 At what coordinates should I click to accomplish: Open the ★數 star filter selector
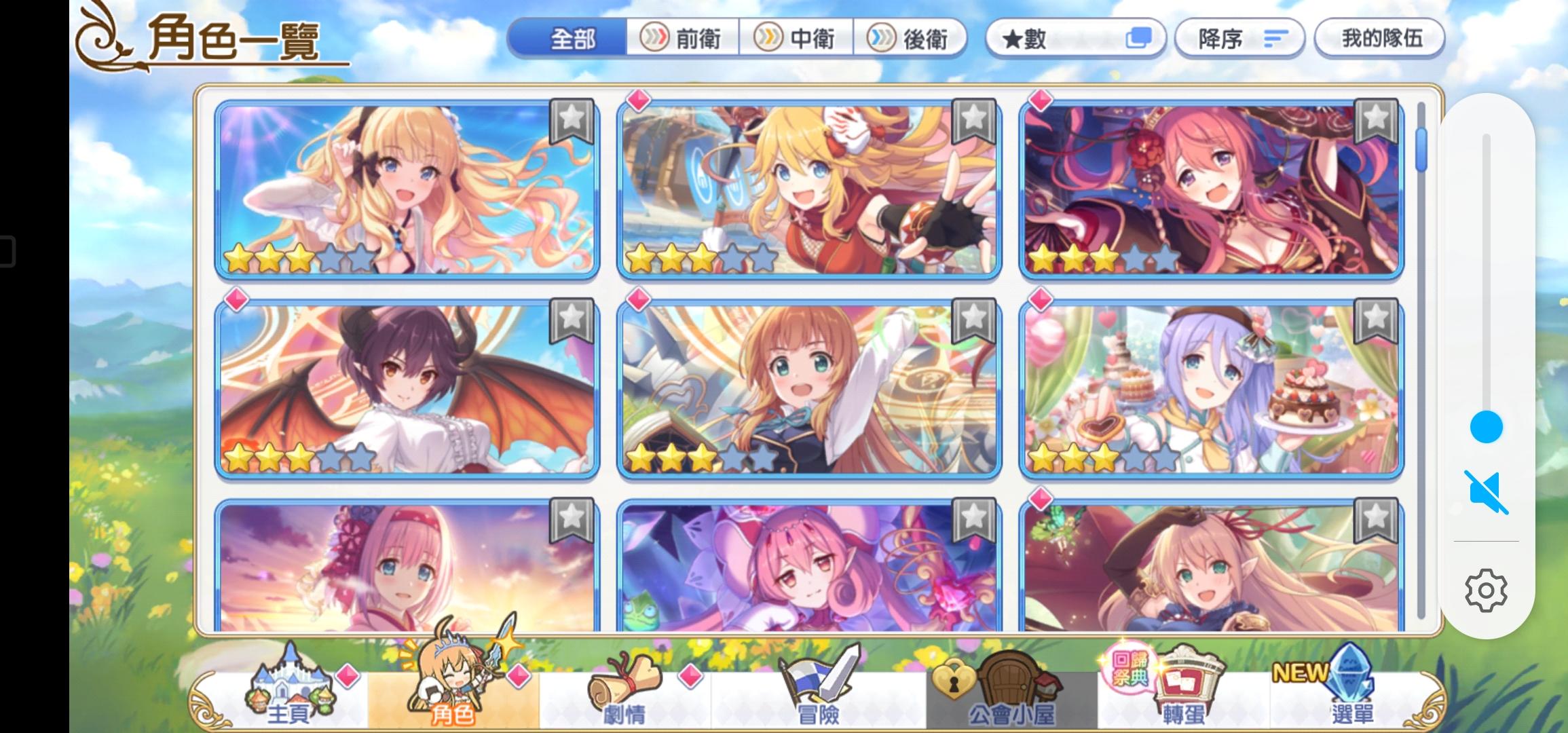(1075, 39)
